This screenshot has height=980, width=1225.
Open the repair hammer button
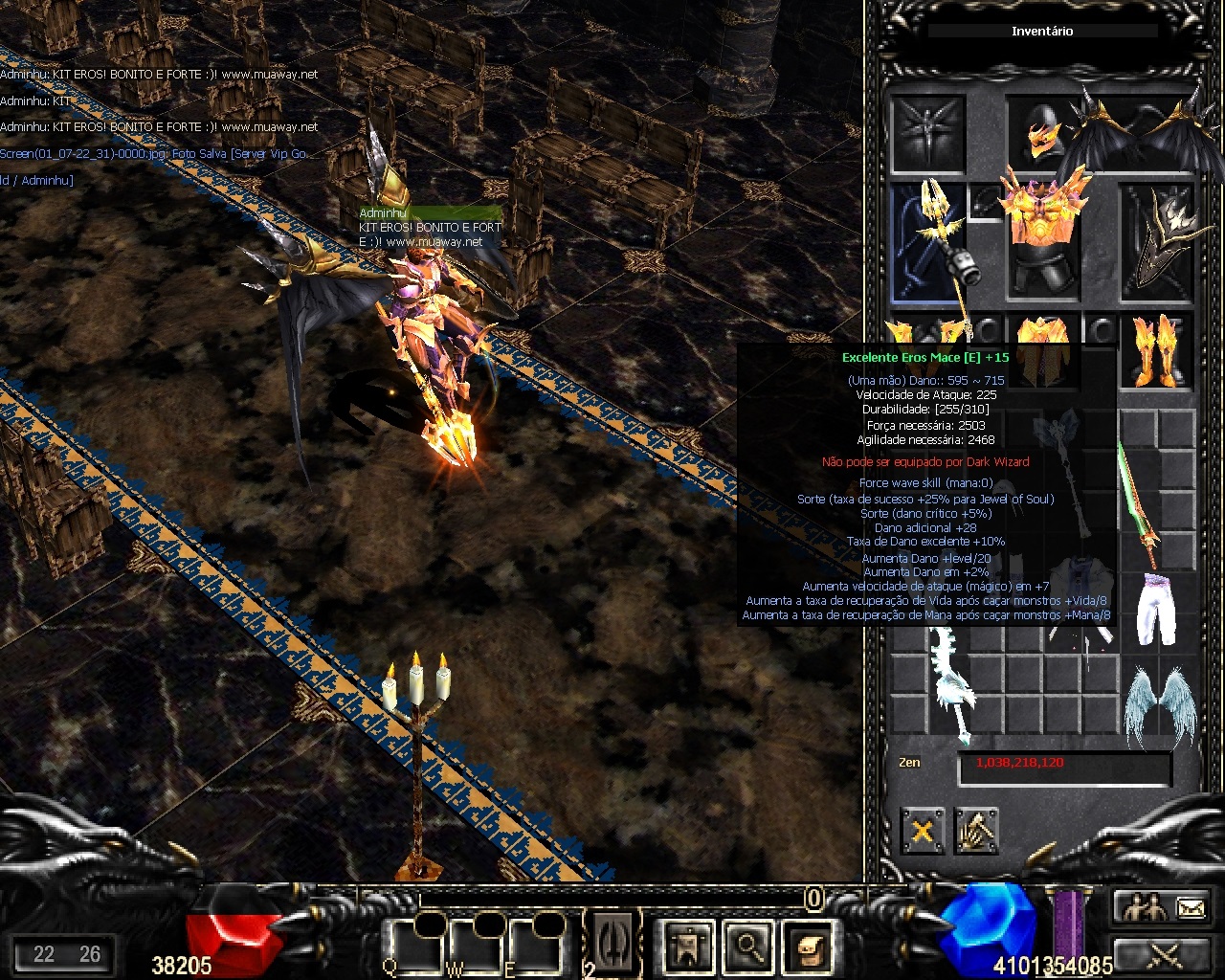pyautogui.click(x=976, y=831)
